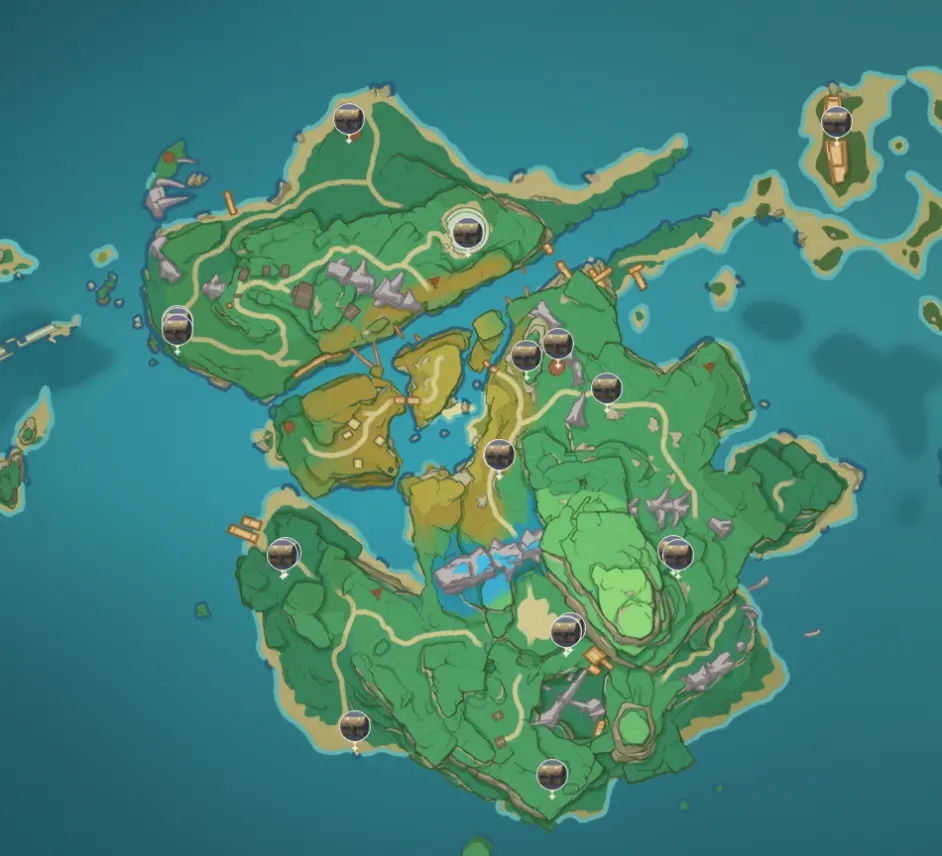Click the marker on the boat islet
The image size is (942, 856).
click(836, 122)
